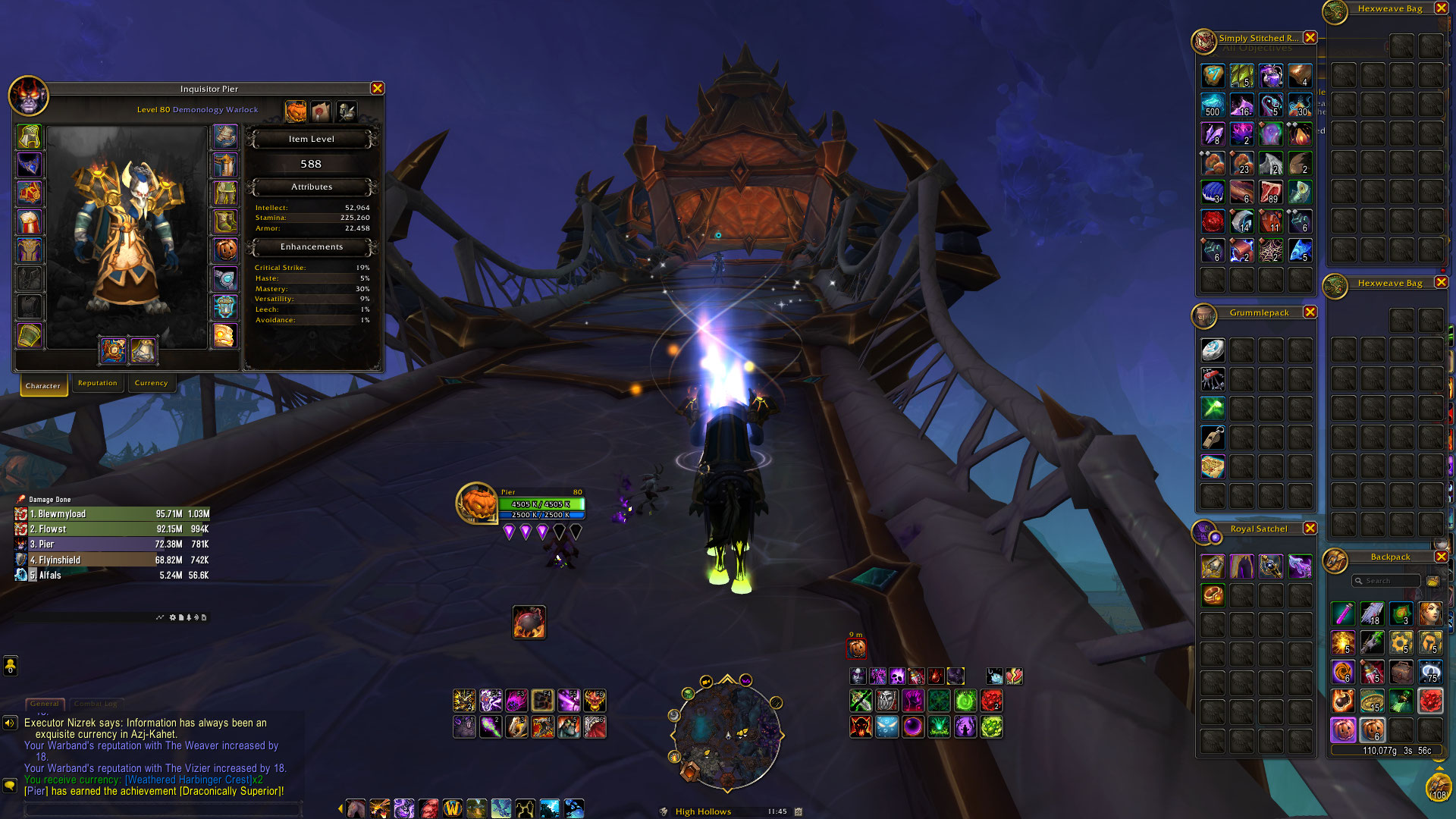
Task: Close the Simply Stitched Reagent bag
Action: pos(1310,38)
